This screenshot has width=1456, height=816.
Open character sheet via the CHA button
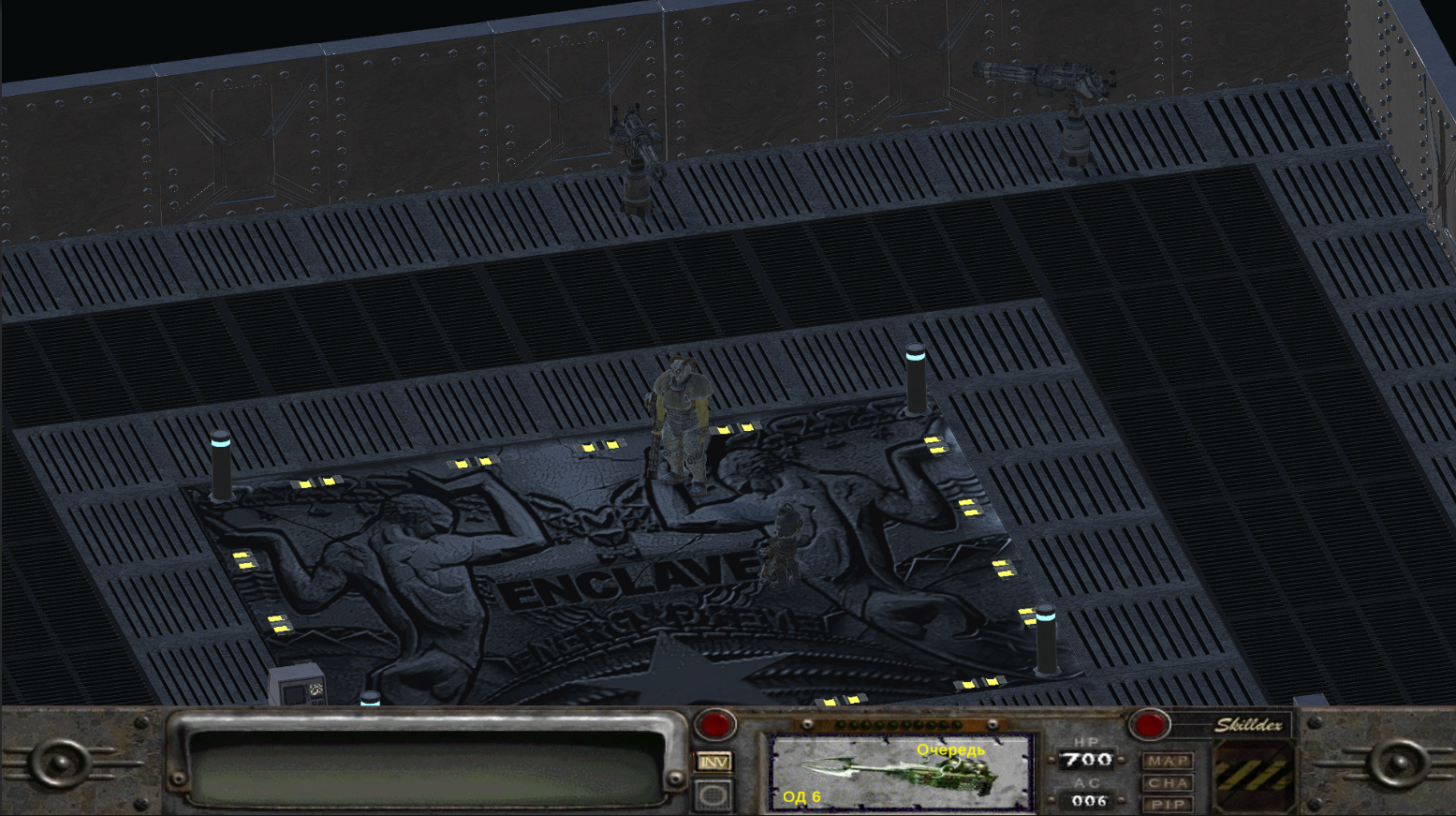pos(1169,781)
